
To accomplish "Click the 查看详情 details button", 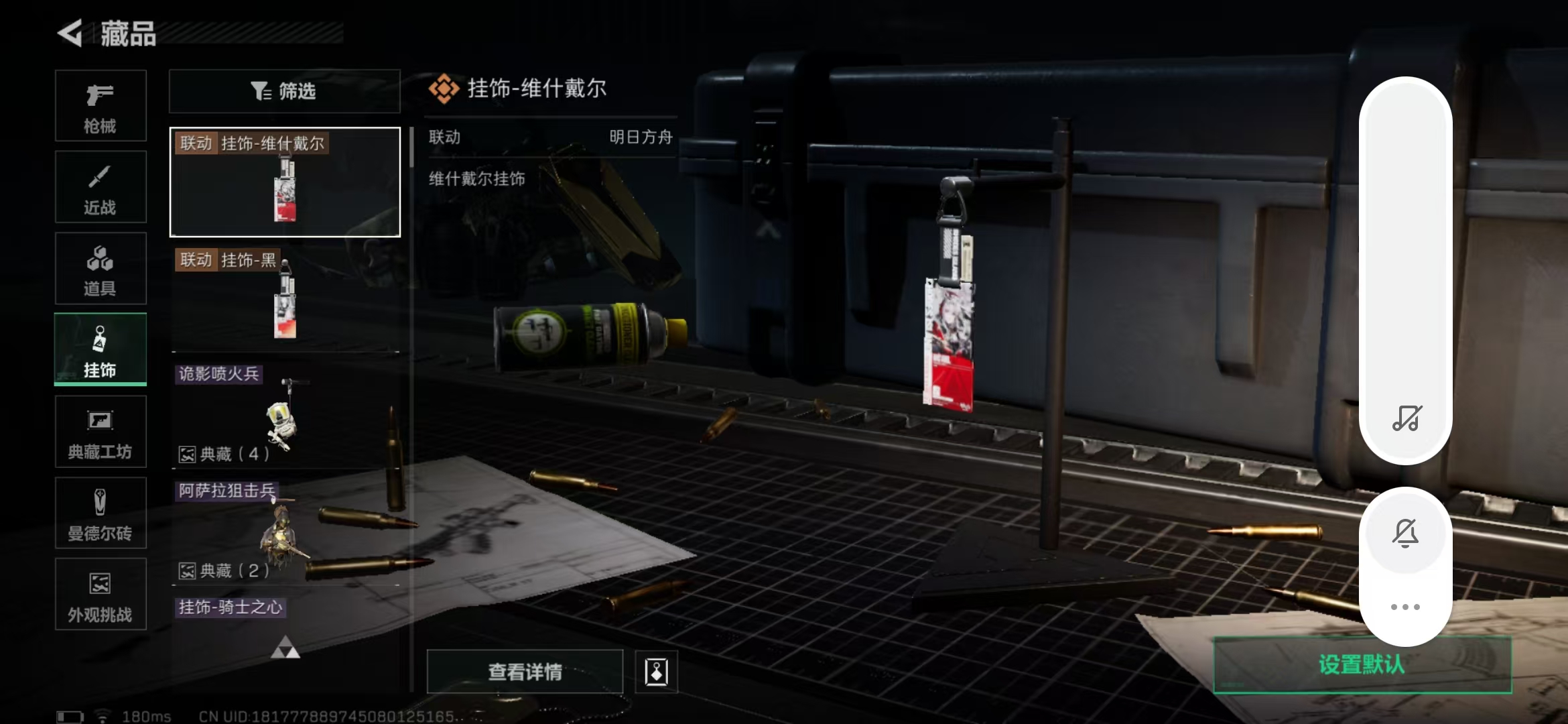I will 524,672.
